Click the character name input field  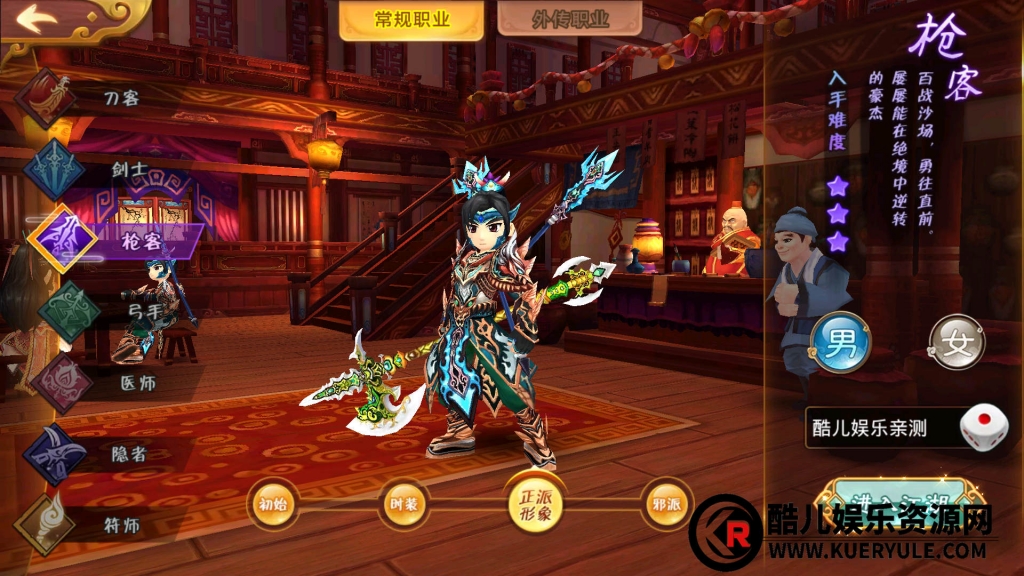880,428
